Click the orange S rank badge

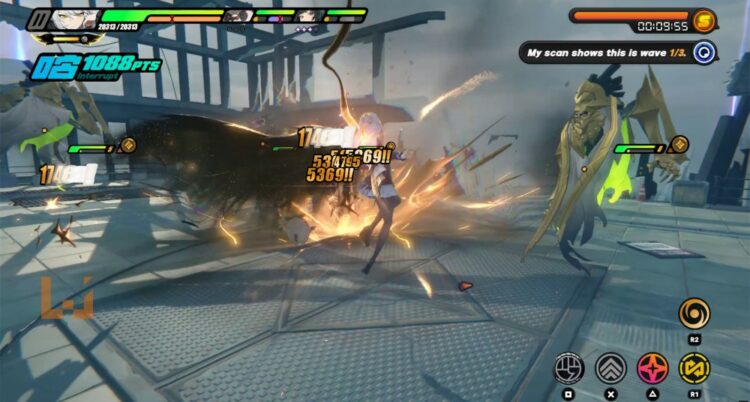coord(704,21)
